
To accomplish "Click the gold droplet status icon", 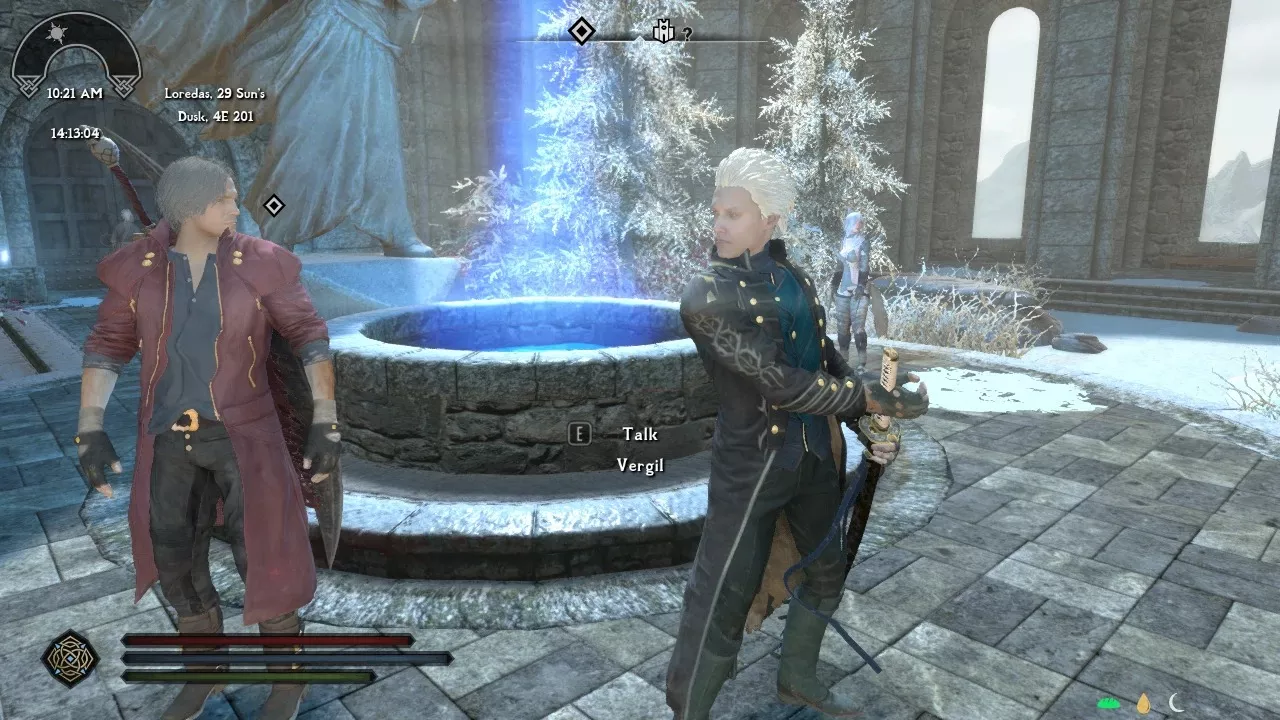I will [x=1144, y=703].
